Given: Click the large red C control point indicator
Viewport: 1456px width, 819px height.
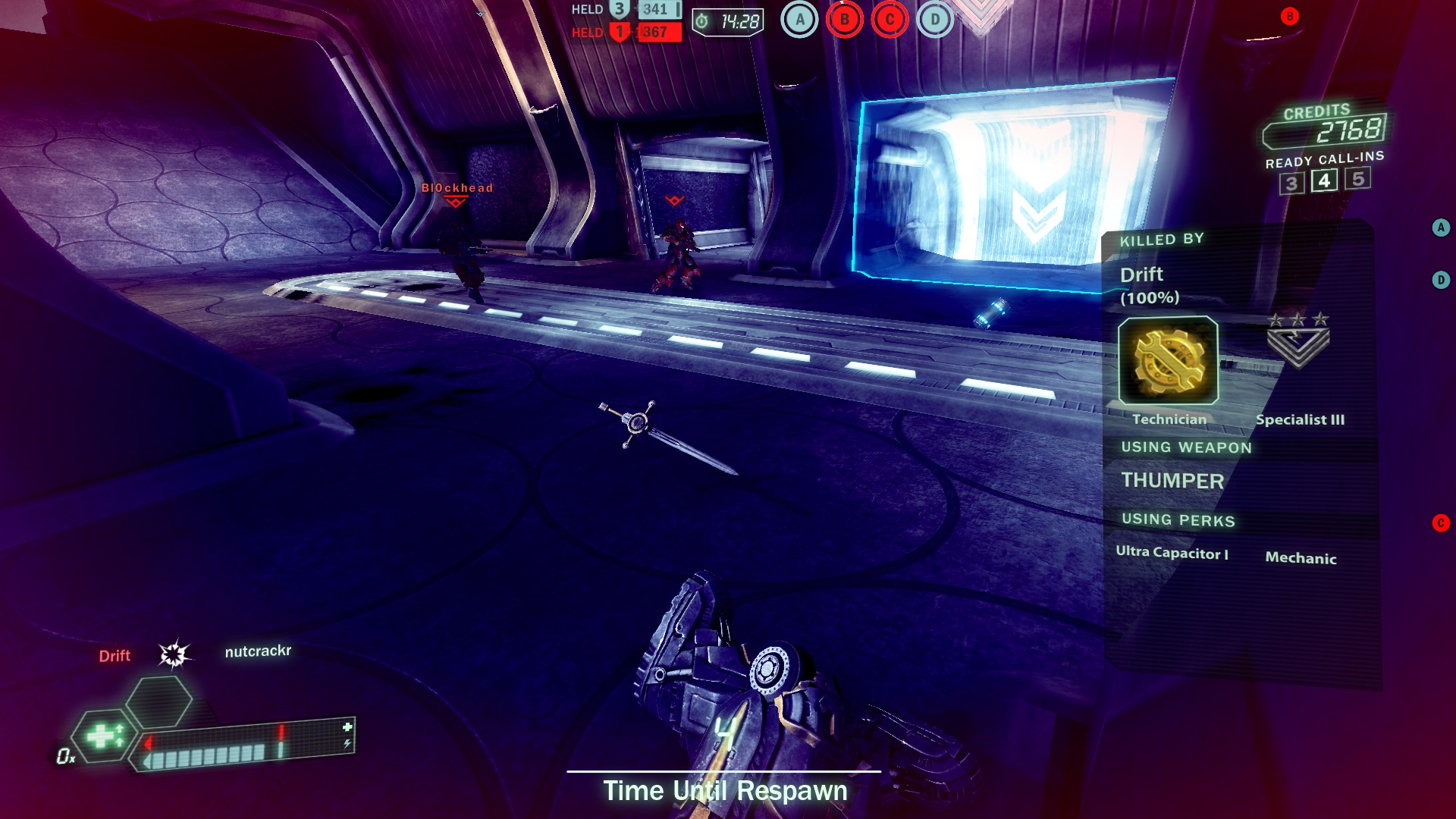Looking at the screenshot, I should click(890, 20).
